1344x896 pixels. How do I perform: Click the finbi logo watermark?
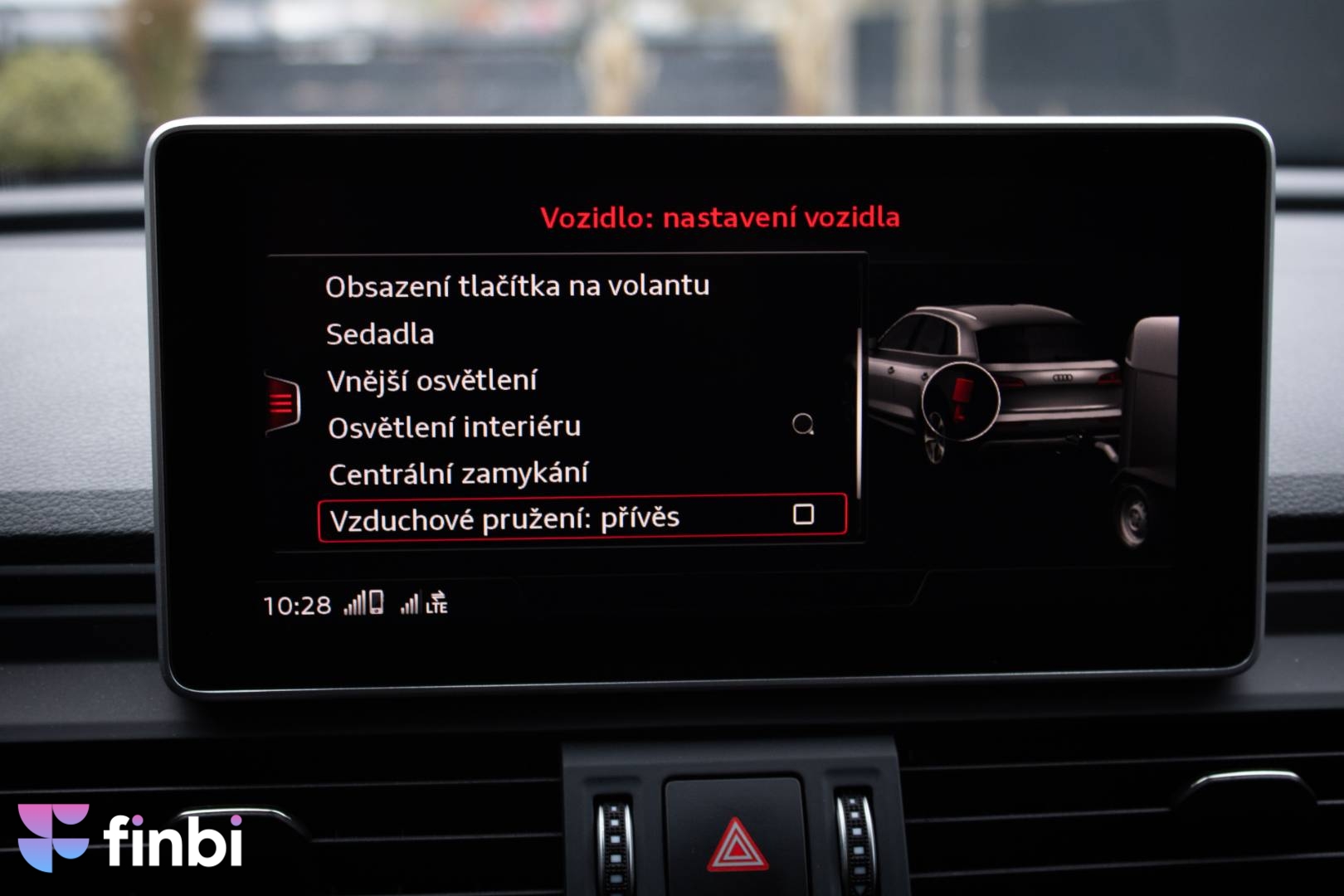pos(130,838)
